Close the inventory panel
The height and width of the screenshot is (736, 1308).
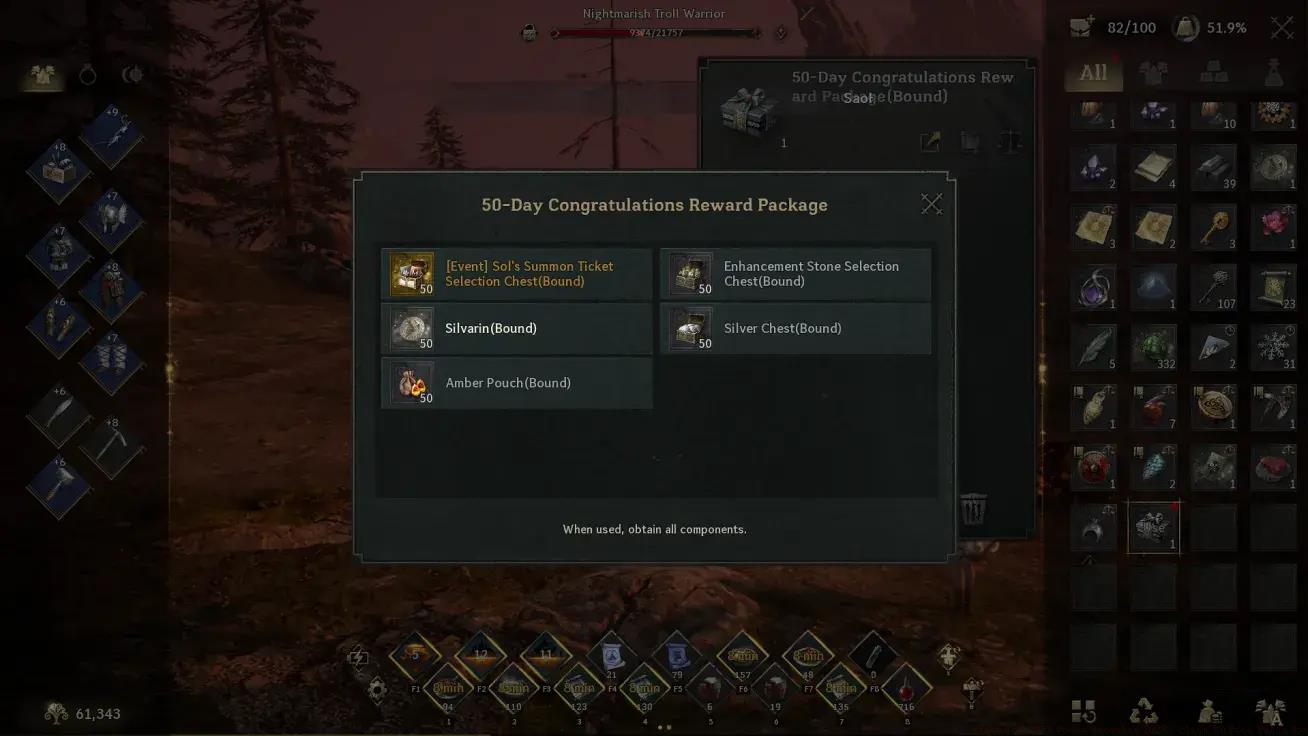click(1281, 28)
